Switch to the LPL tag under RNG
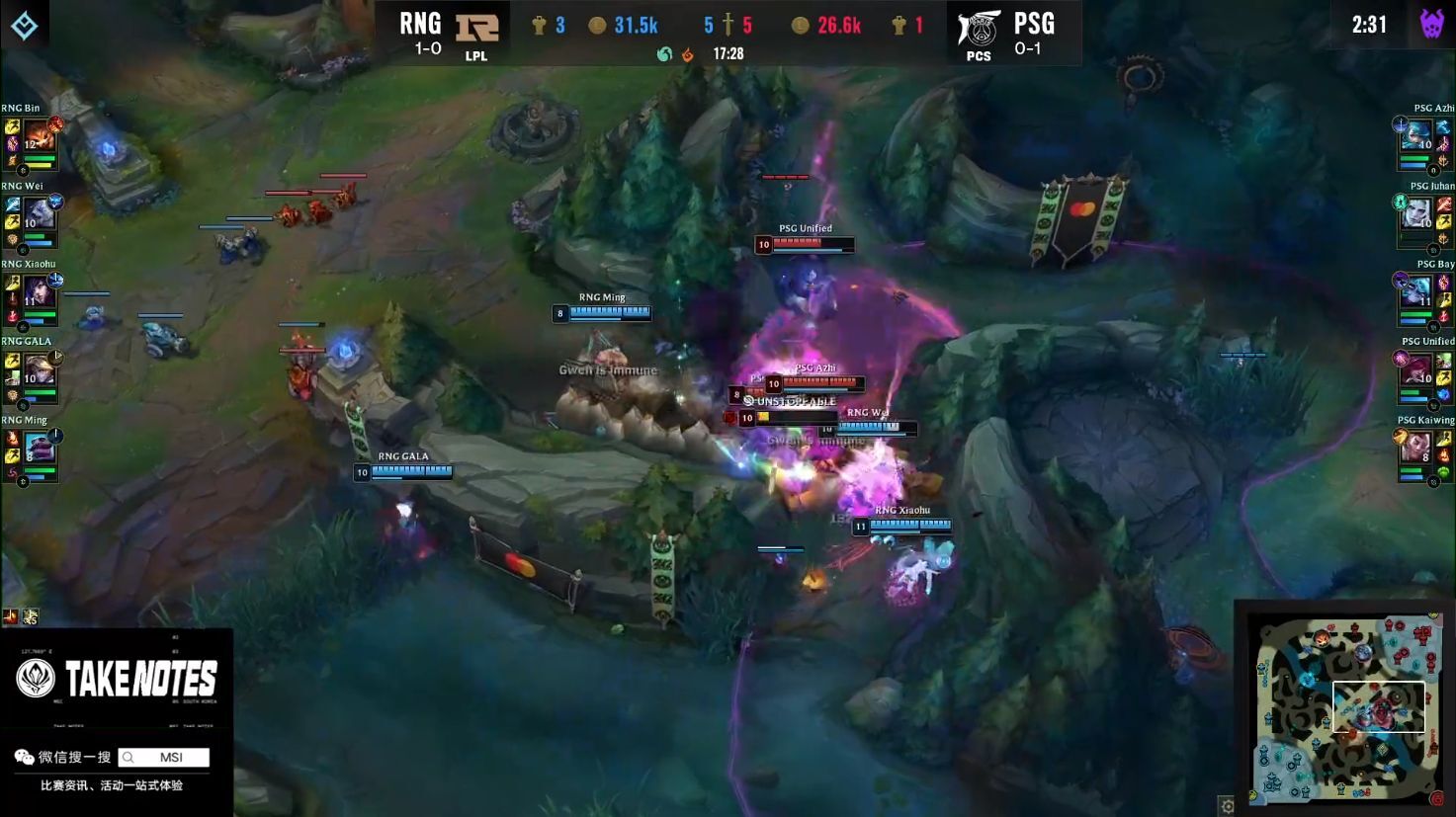 coord(475,56)
